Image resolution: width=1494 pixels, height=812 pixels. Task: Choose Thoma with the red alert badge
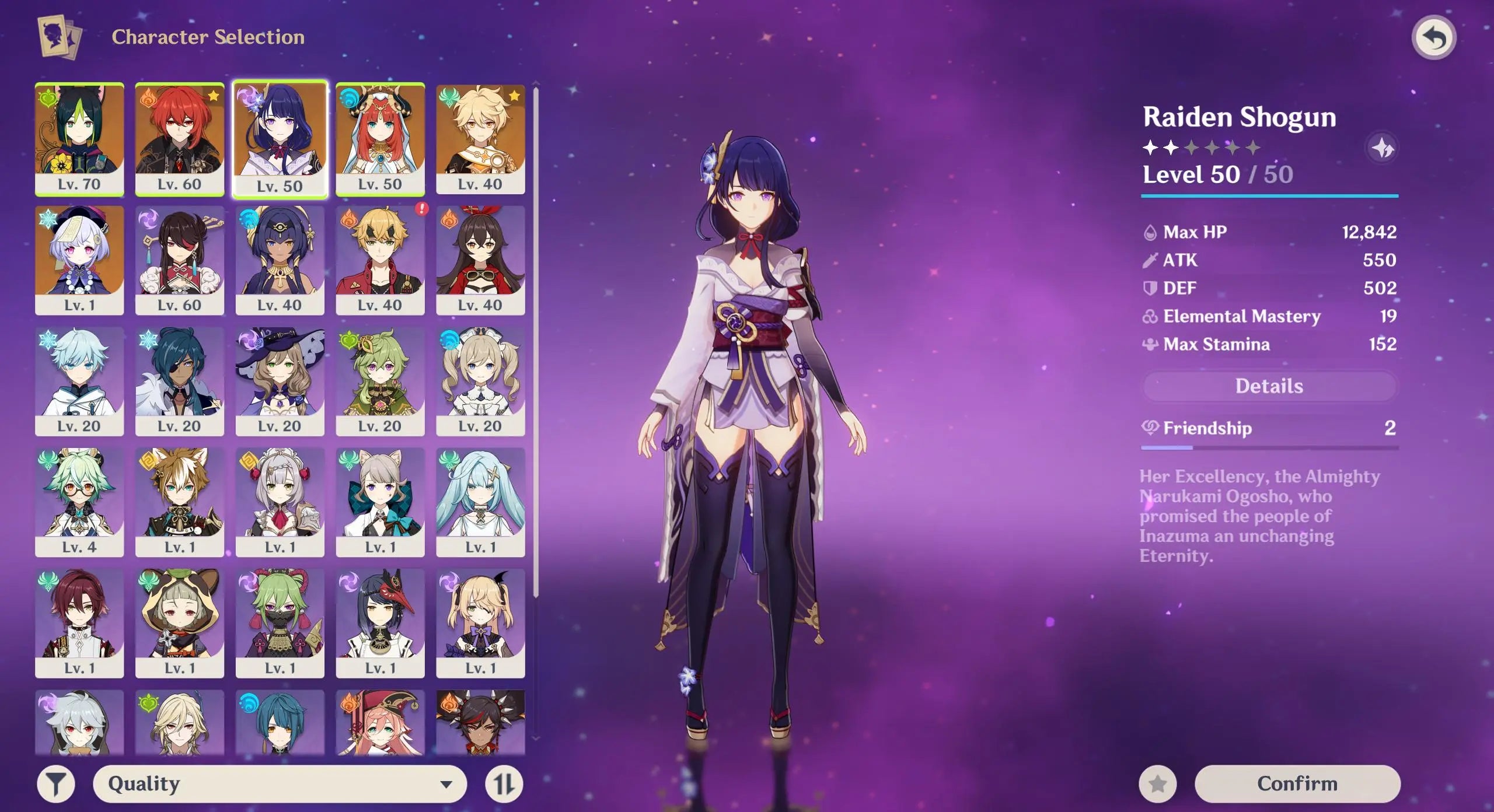[380, 260]
